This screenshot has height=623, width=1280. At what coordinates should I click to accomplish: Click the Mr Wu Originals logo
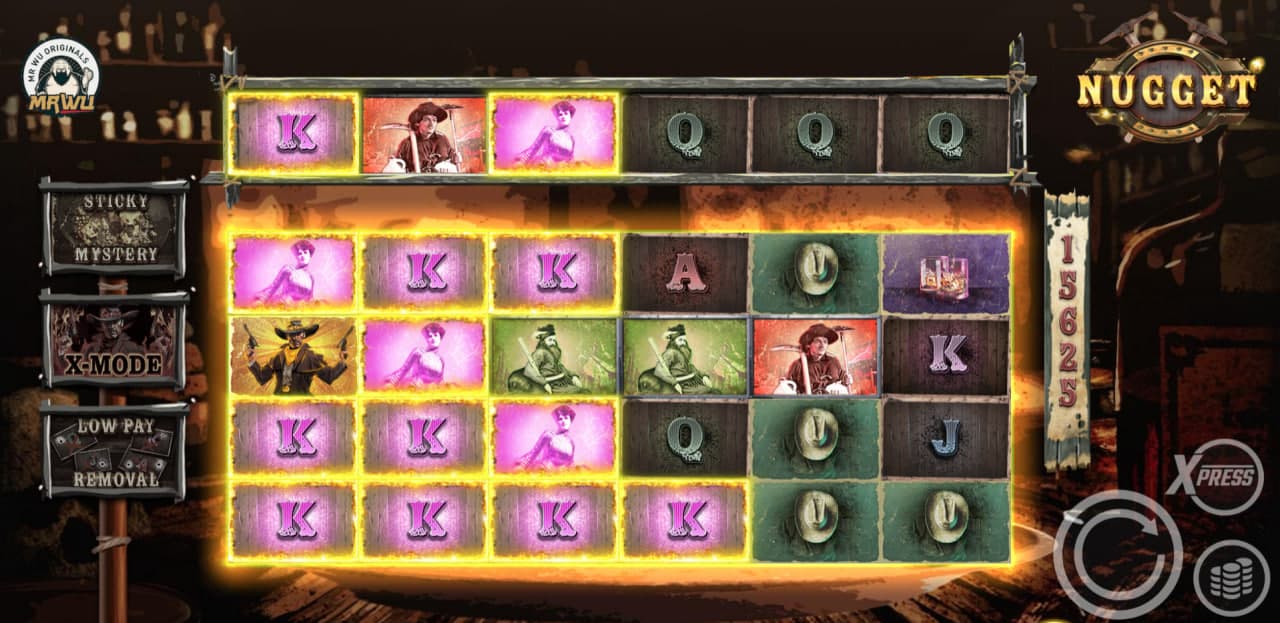click(x=61, y=76)
